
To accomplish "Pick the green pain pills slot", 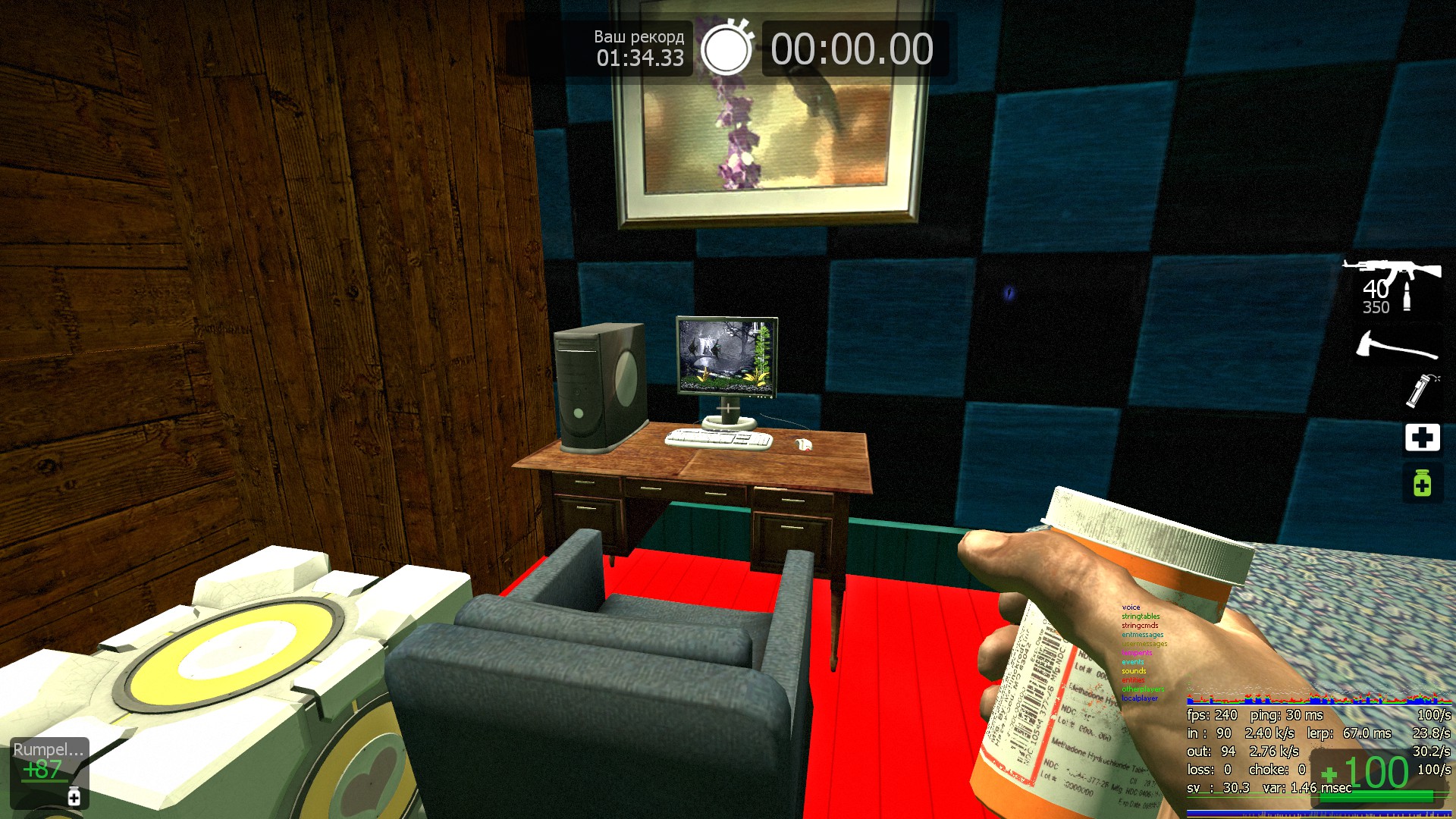I will (x=1422, y=483).
